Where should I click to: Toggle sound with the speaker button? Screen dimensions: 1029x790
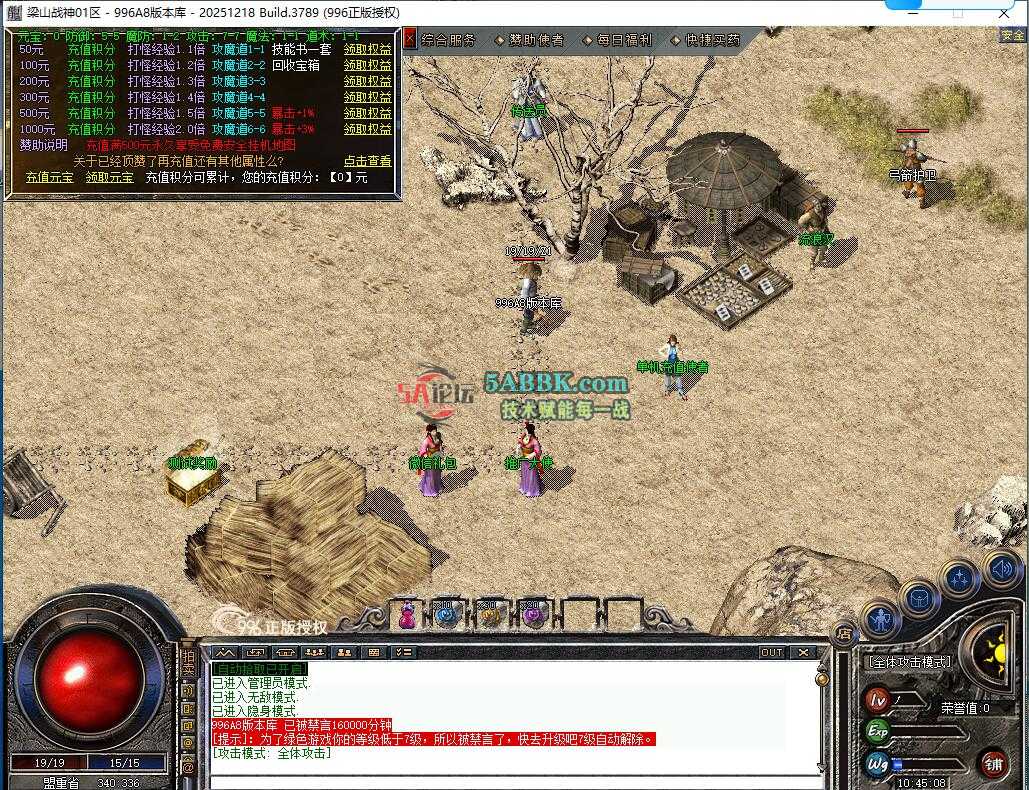(x=1001, y=568)
